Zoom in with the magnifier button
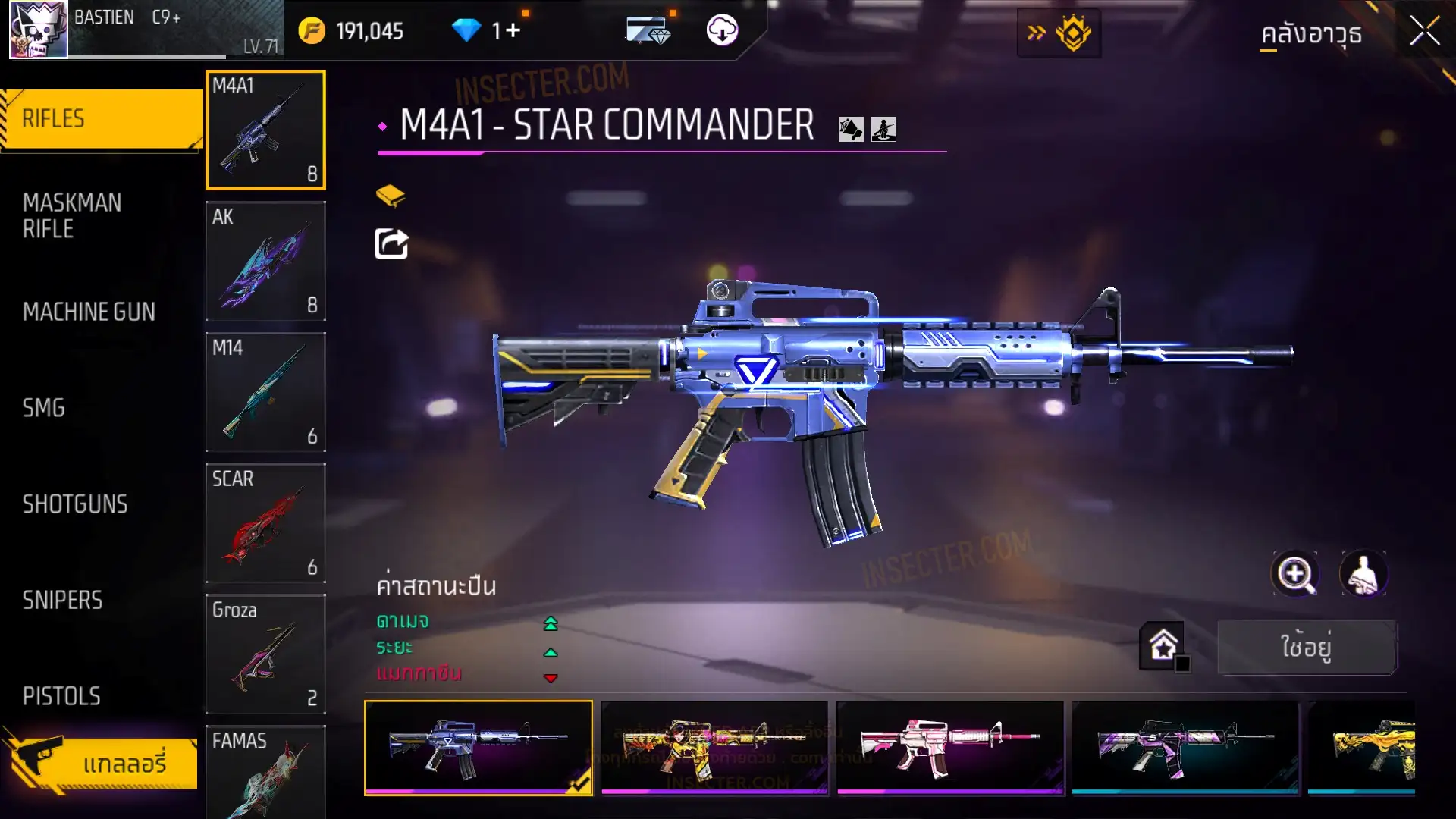 [x=1295, y=574]
